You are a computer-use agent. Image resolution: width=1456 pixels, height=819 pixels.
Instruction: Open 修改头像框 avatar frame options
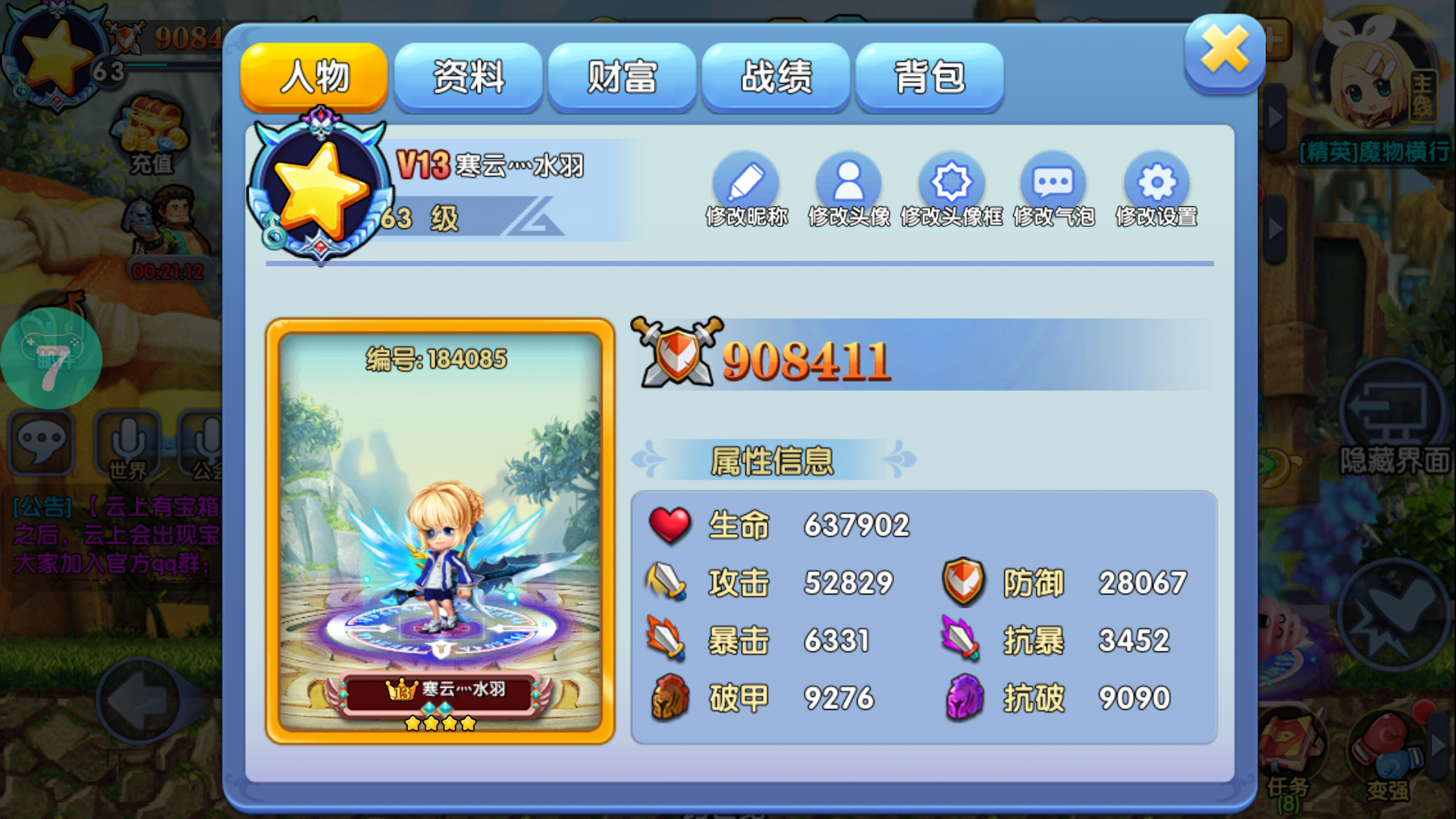coord(951,184)
